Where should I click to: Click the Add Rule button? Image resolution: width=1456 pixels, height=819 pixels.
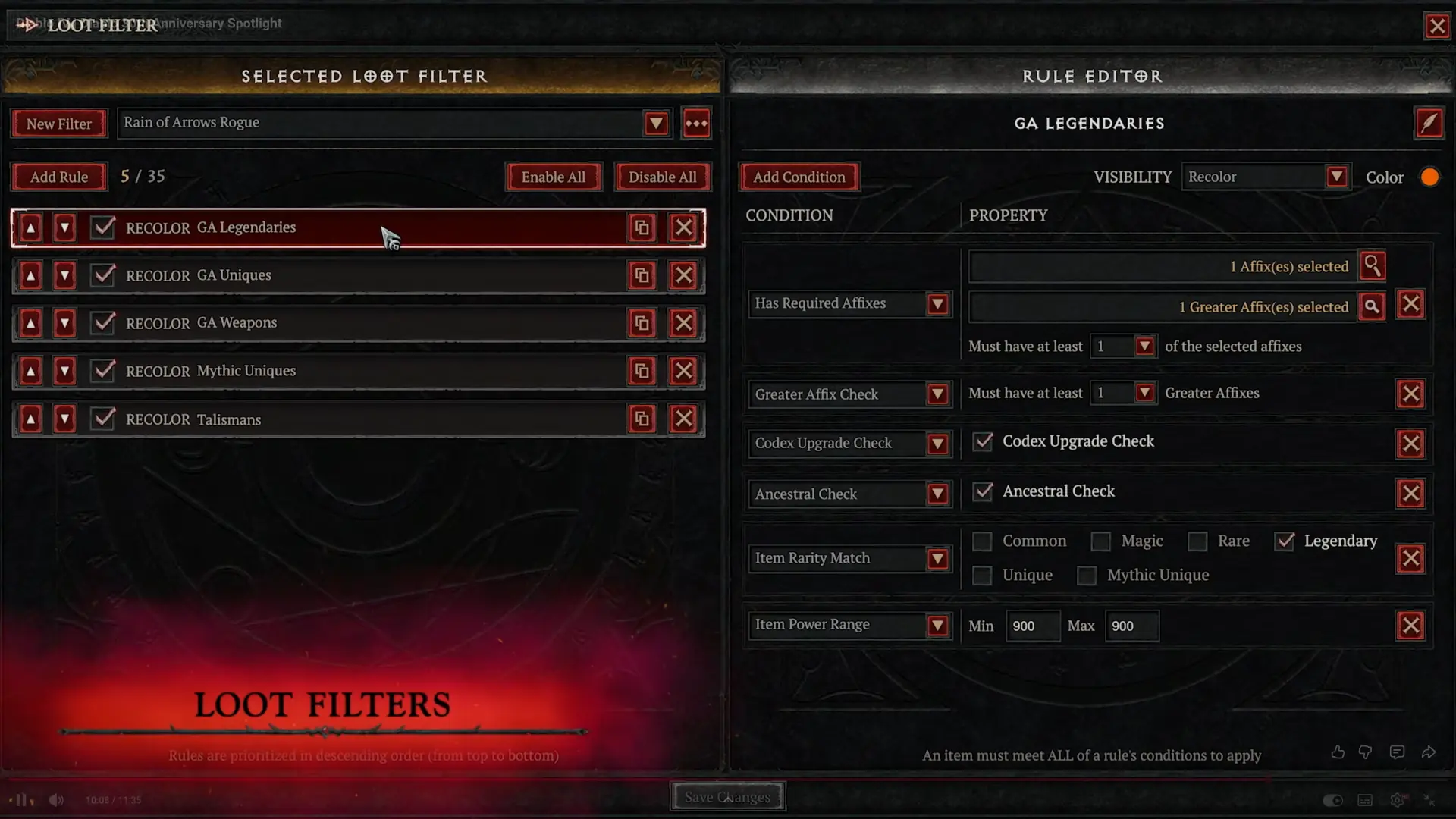59,177
